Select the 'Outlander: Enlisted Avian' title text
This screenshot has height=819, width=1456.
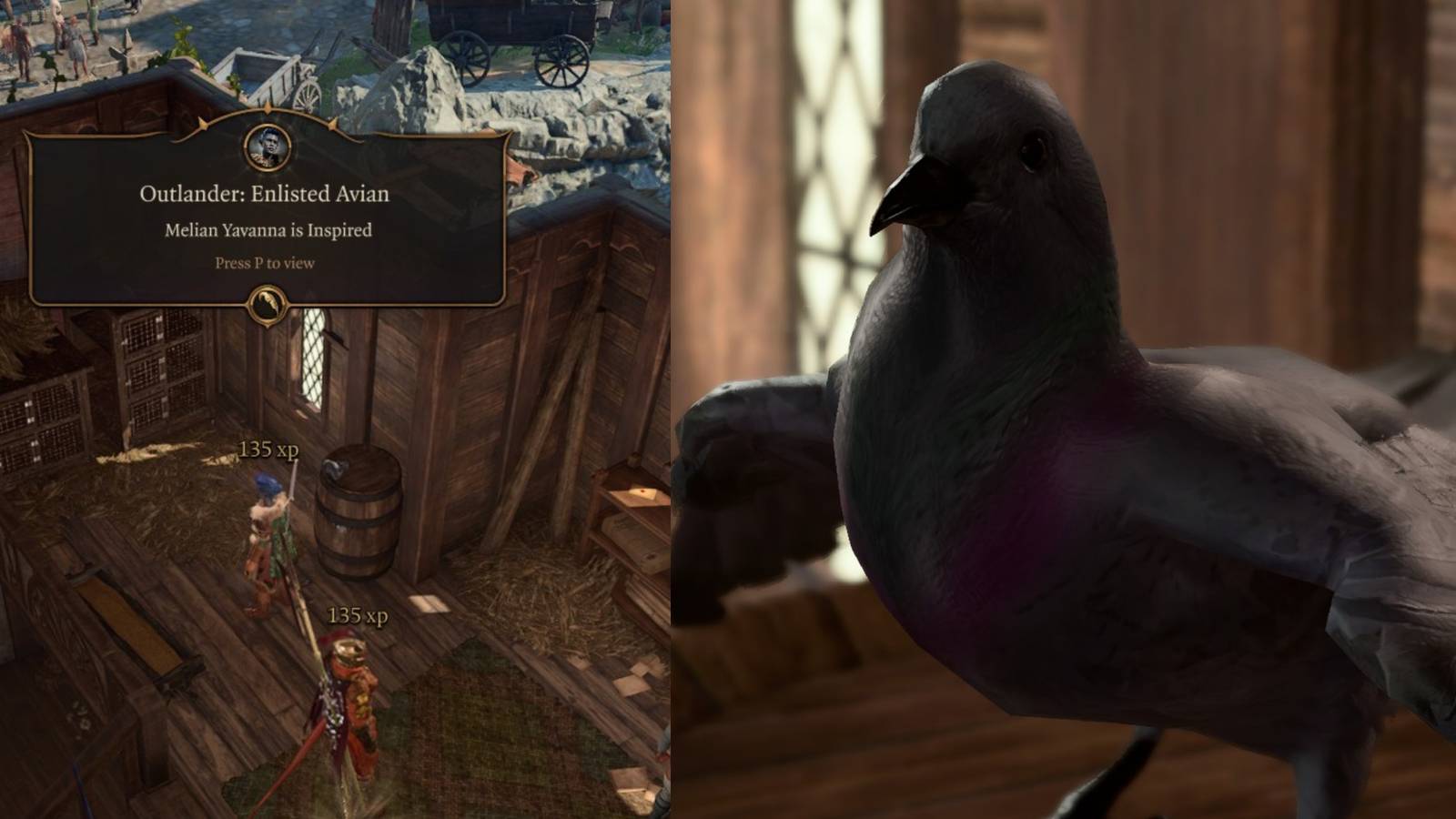[265, 194]
